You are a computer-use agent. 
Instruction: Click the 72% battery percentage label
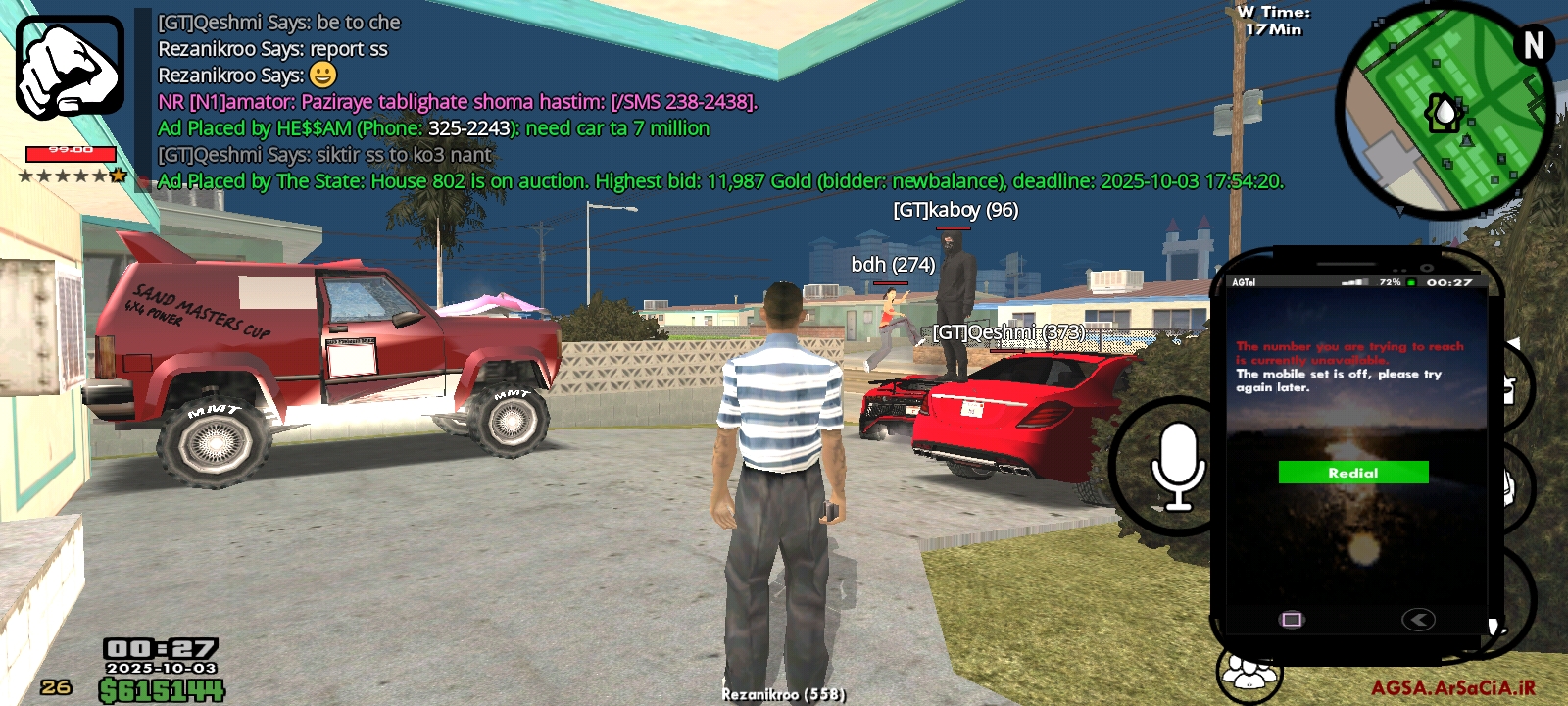1389,282
